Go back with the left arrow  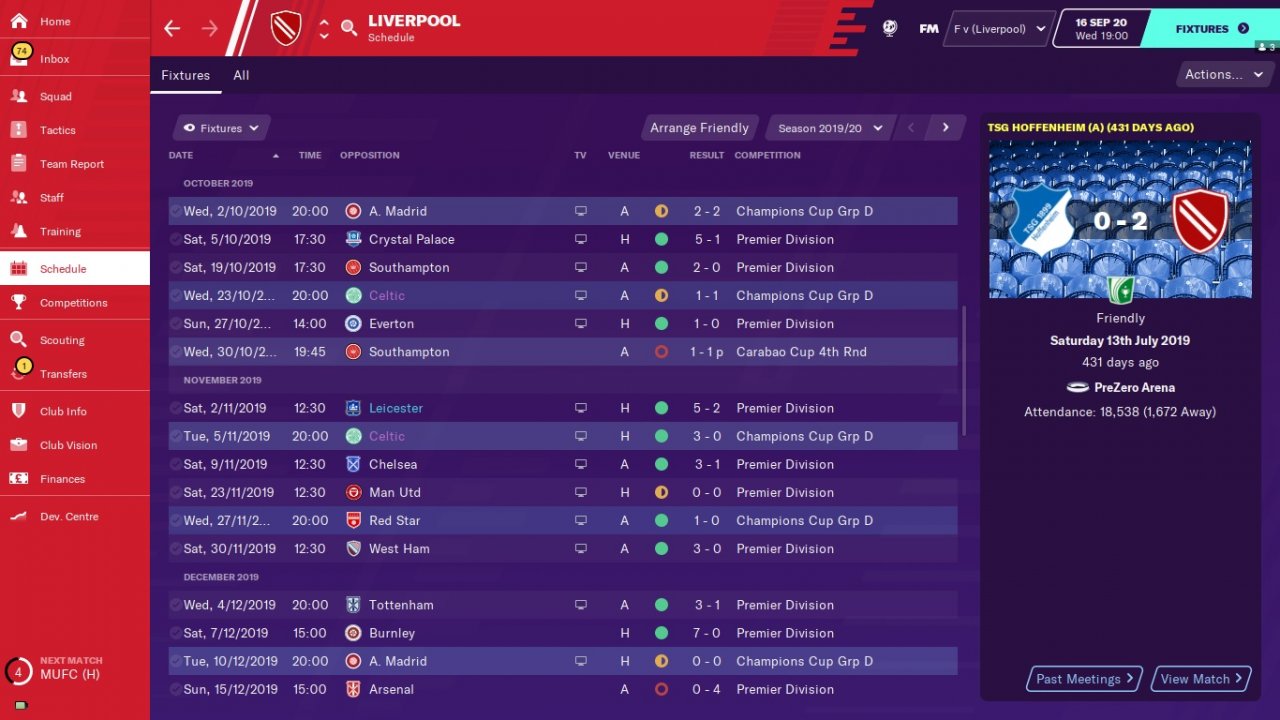(x=172, y=28)
